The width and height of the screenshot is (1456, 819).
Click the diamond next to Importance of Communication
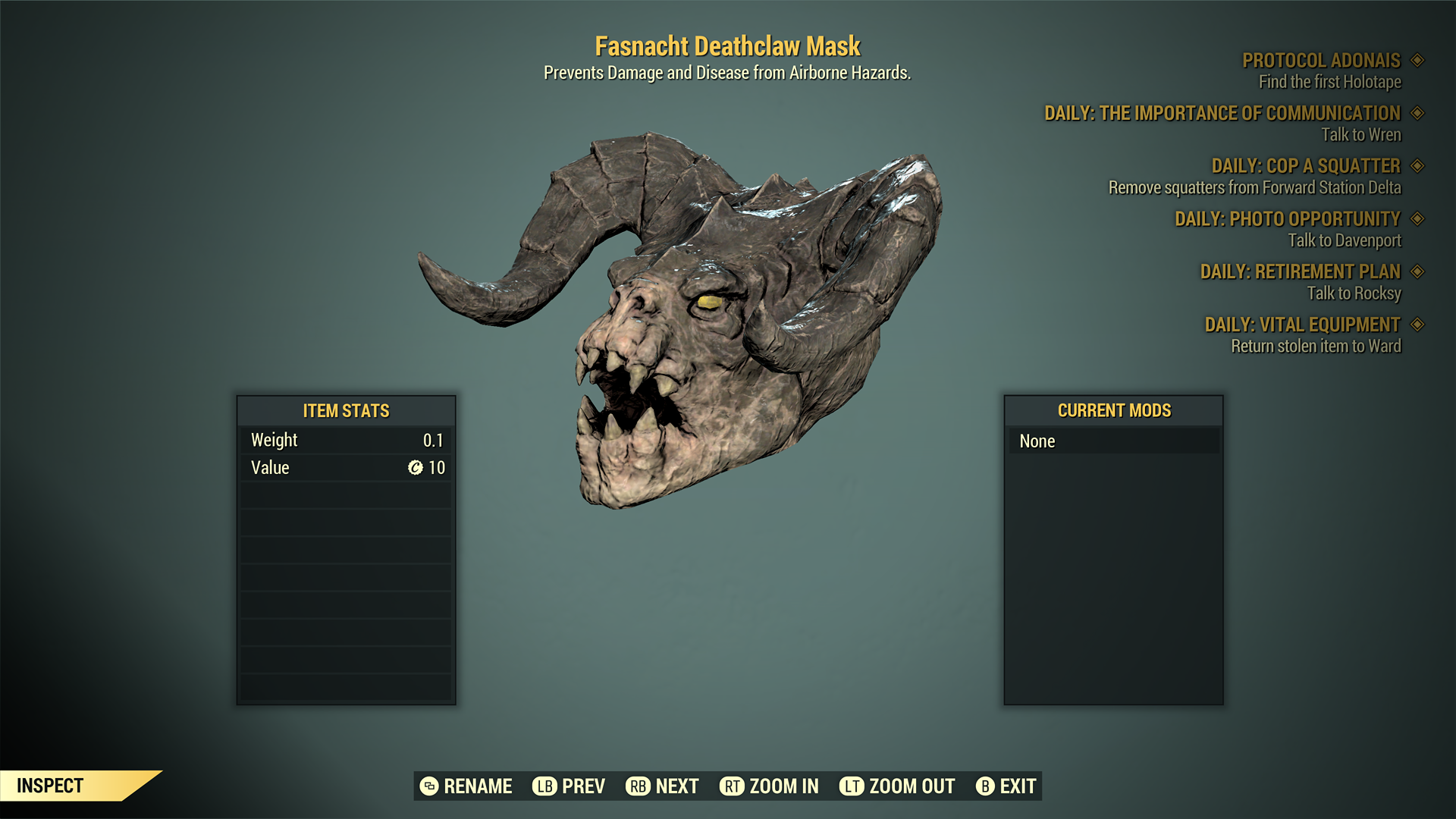tap(1417, 114)
